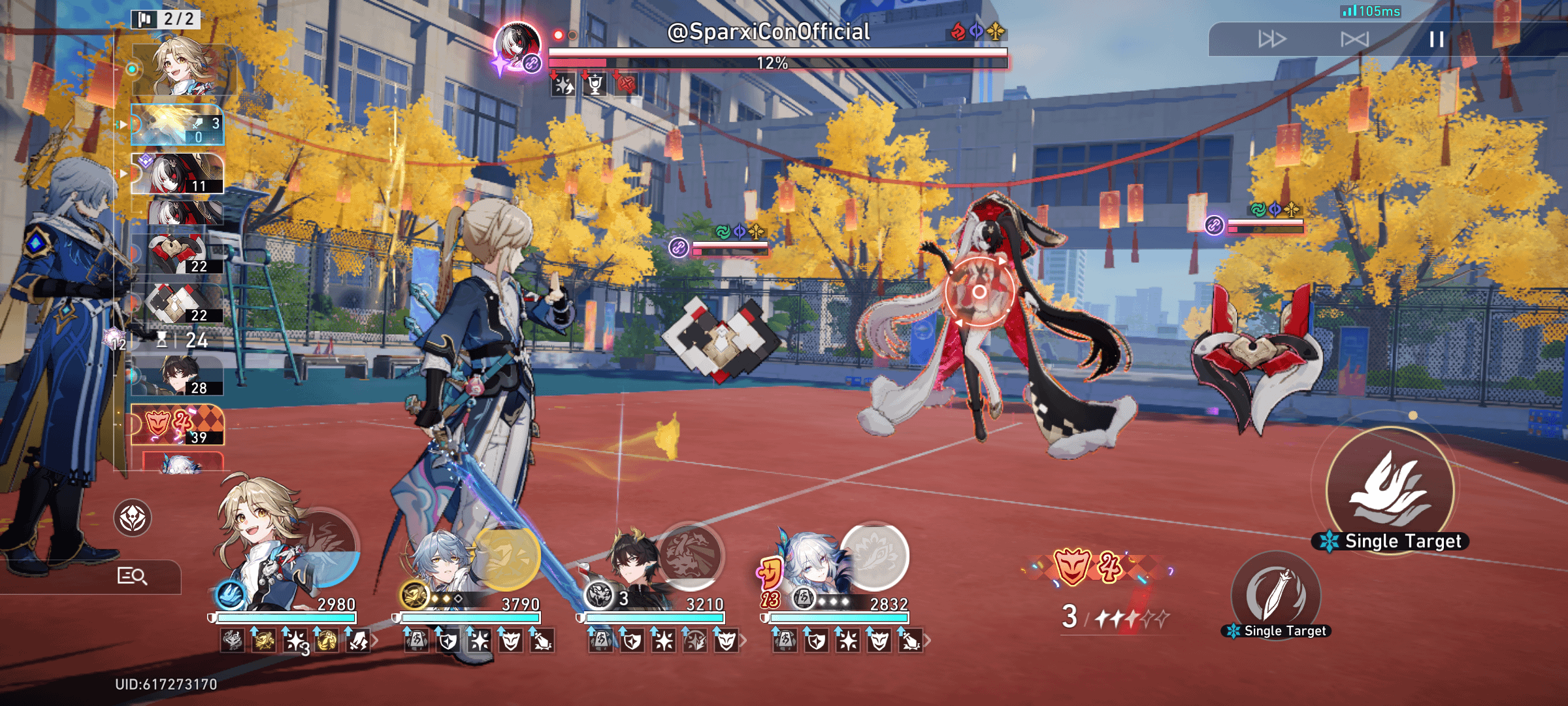Pause the battle
Screen dimensions: 1568x706
point(1436,40)
